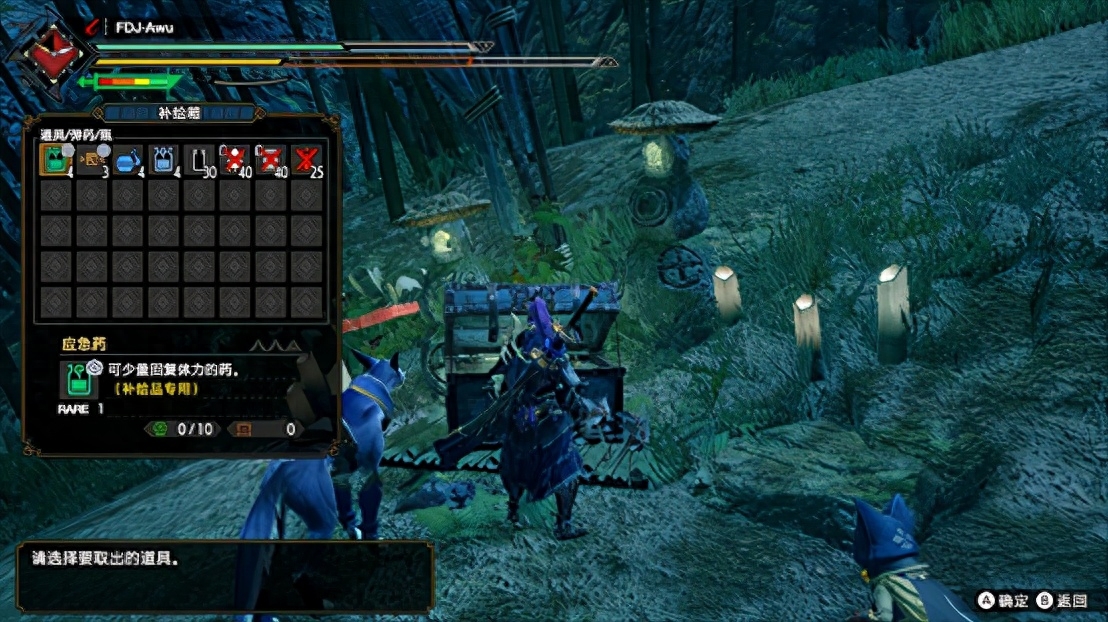This screenshot has width=1108, height=622.
Task: Take the orange ration item with count 3
Action: coord(90,161)
